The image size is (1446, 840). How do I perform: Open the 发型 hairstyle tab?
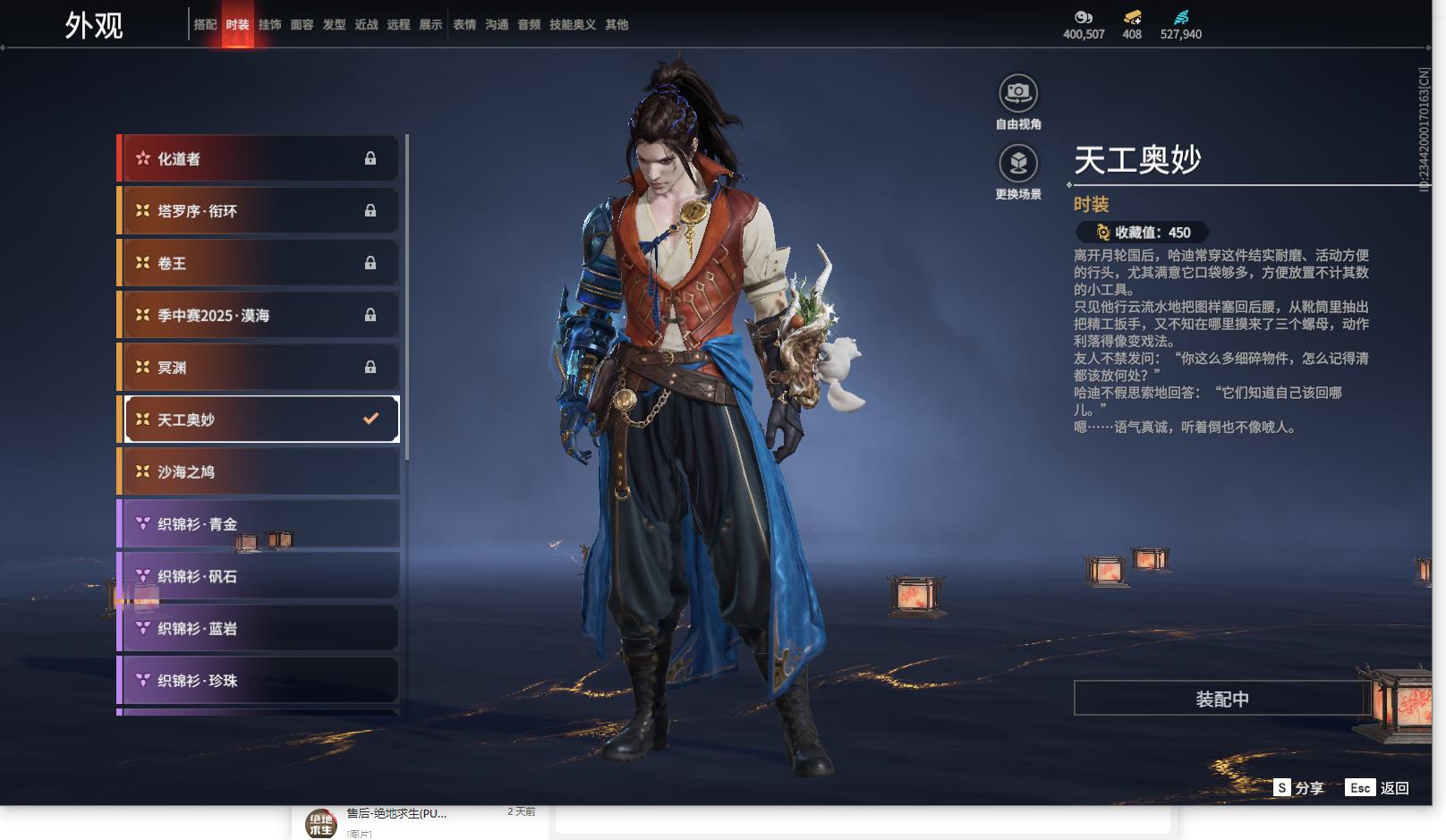click(x=334, y=25)
